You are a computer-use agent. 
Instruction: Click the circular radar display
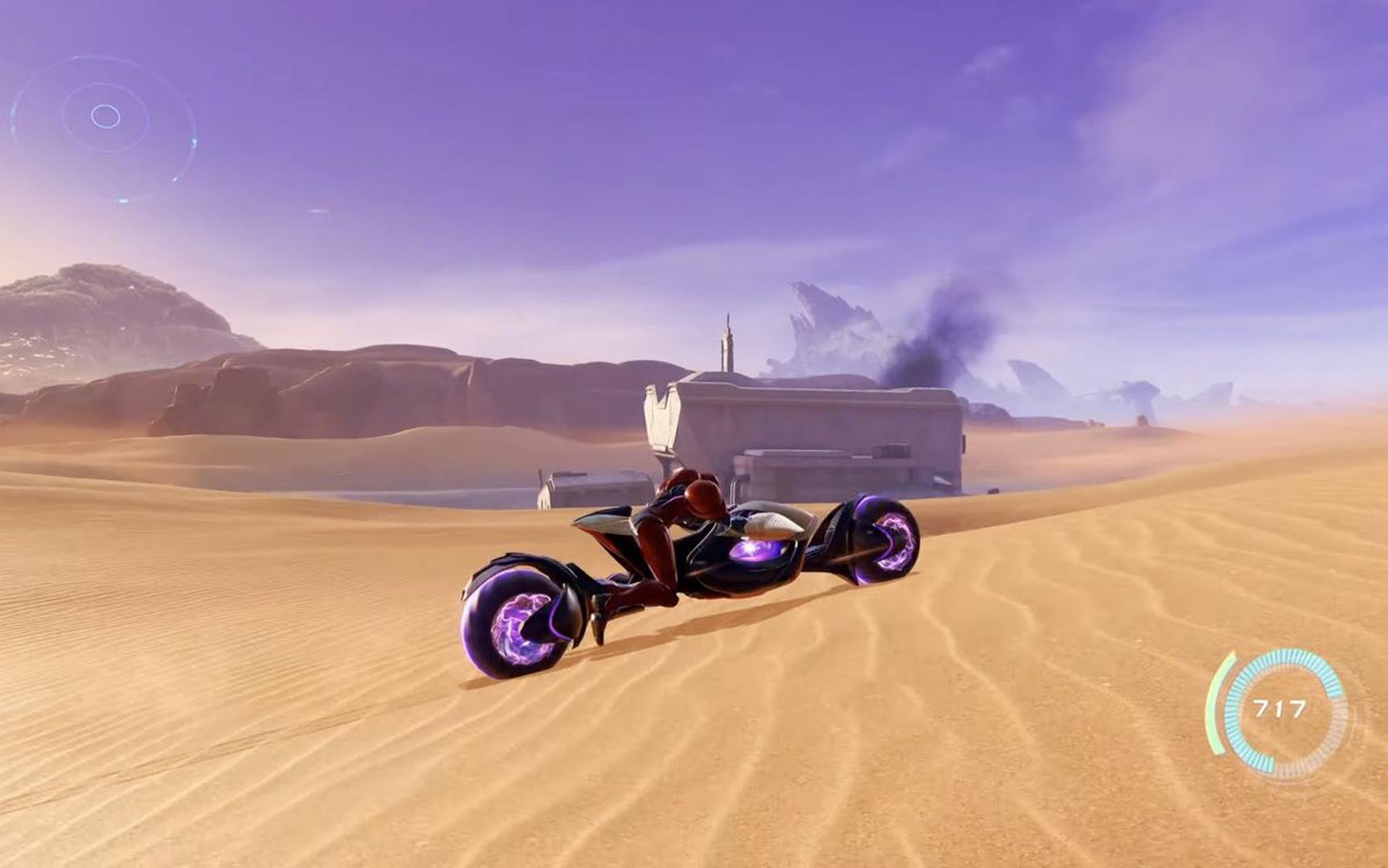pyautogui.click(x=104, y=119)
